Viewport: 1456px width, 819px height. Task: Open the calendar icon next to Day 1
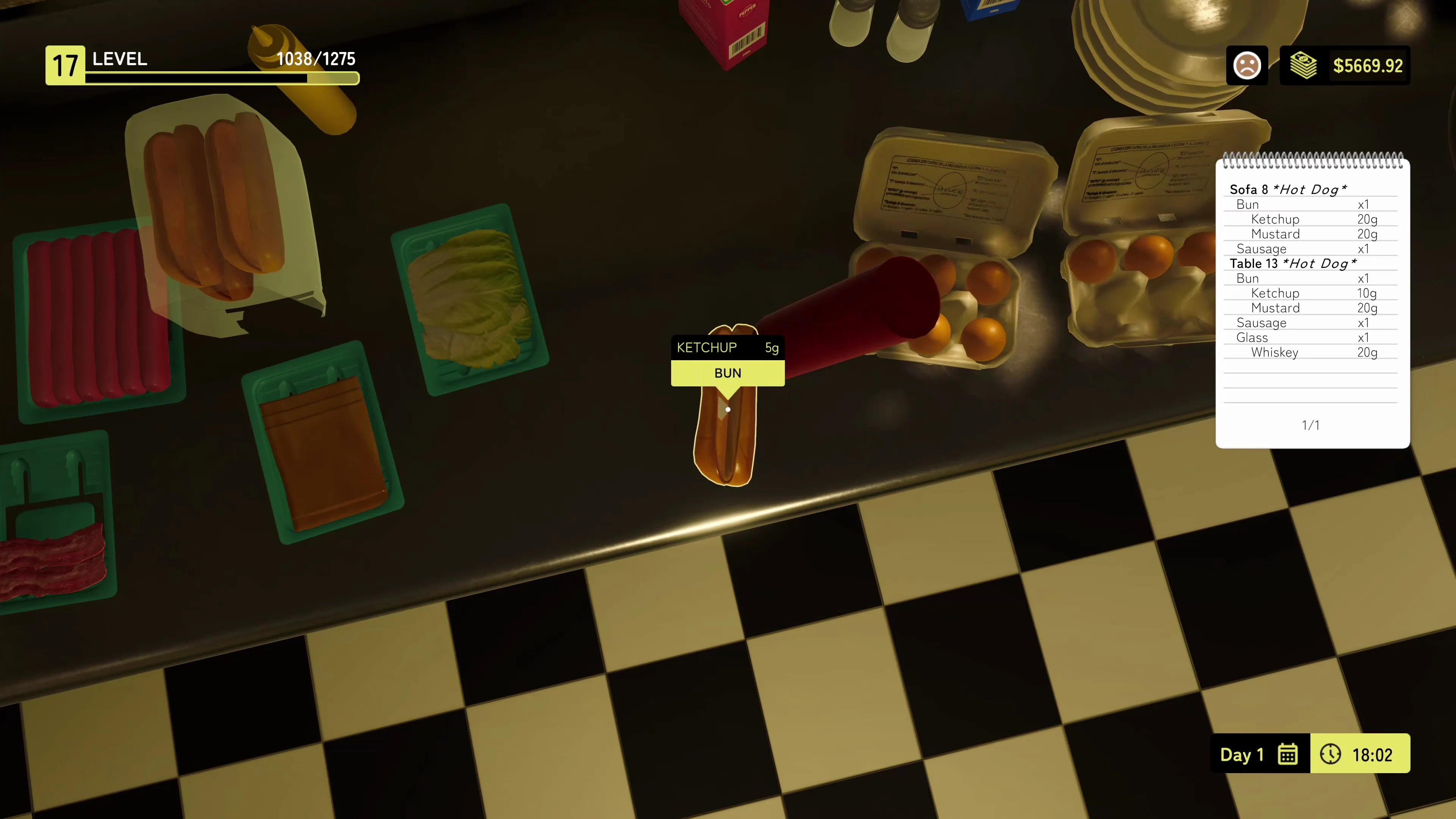1288,754
